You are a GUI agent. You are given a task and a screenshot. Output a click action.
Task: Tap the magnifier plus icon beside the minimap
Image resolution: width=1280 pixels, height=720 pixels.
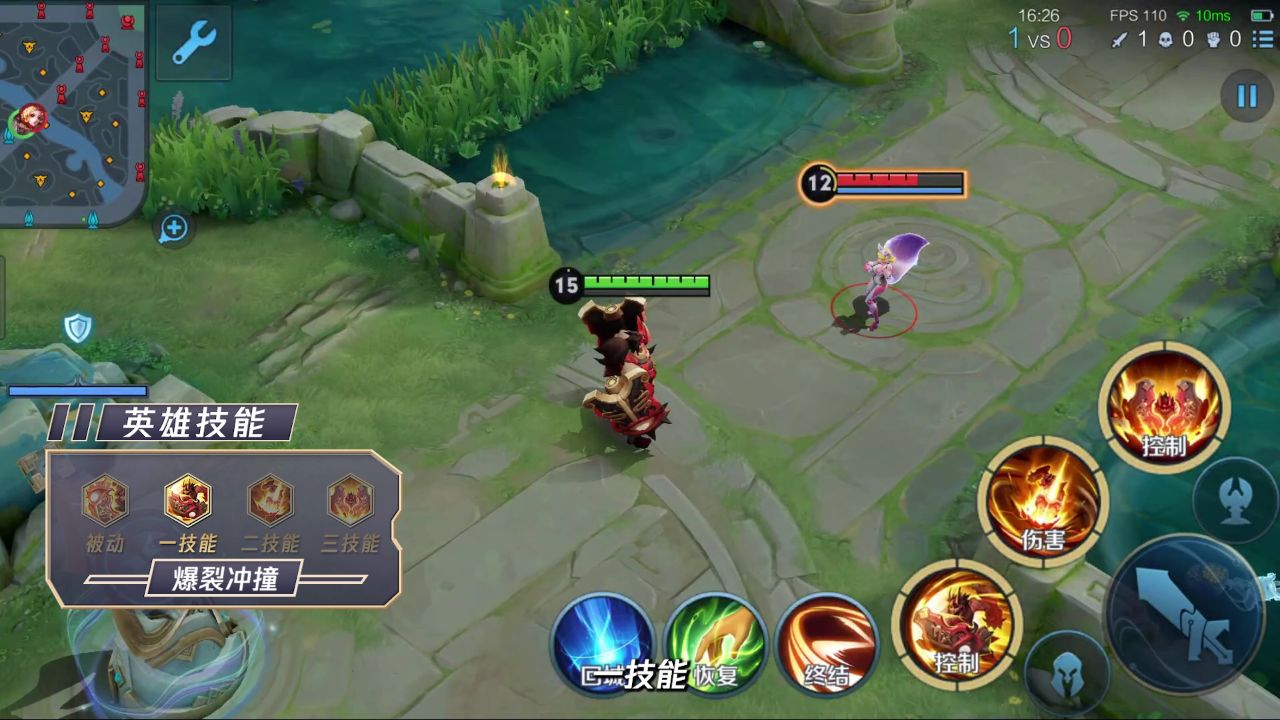[x=174, y=229]
